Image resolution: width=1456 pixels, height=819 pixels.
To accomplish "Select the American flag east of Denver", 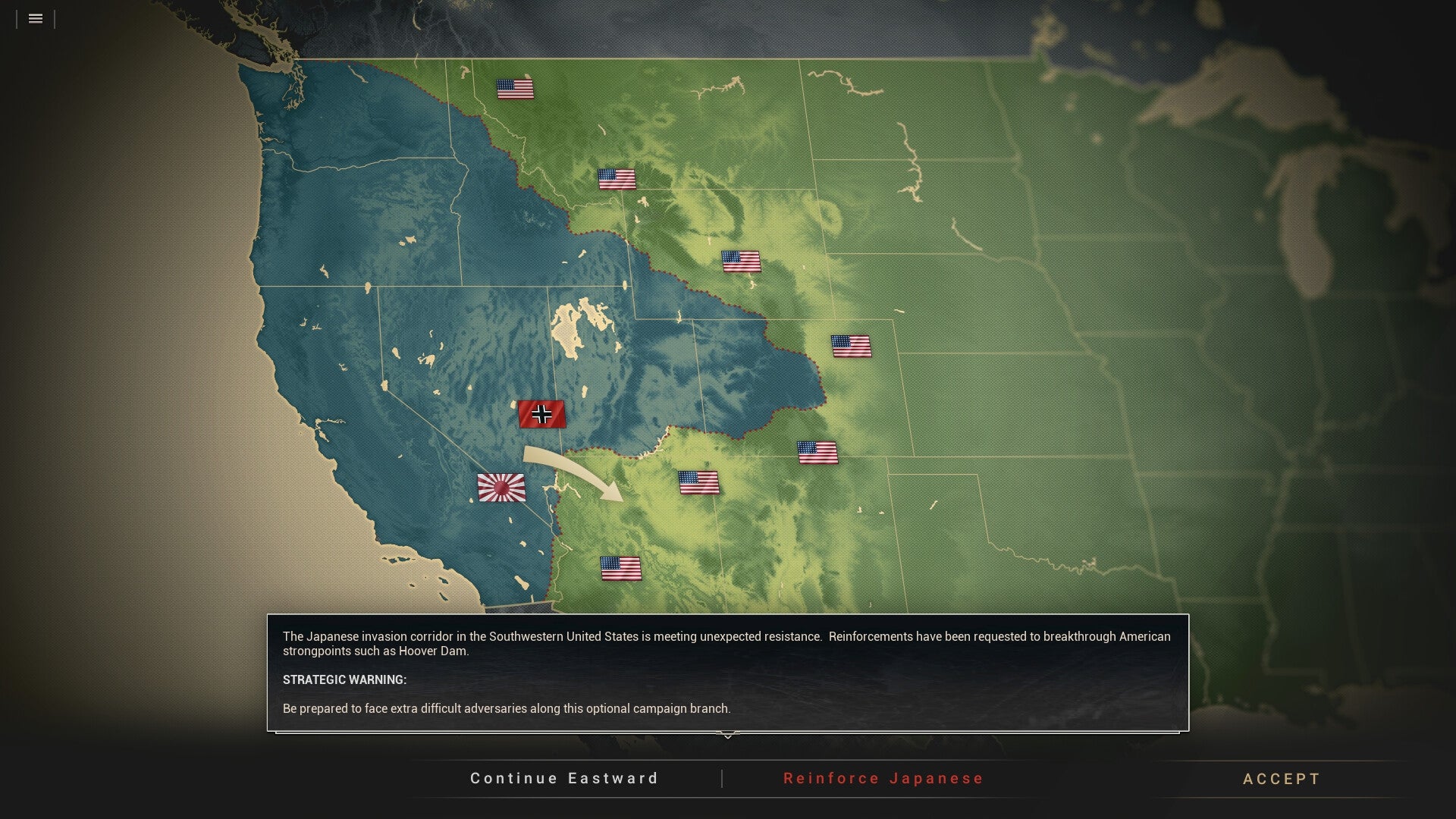I will click(817, 453).
